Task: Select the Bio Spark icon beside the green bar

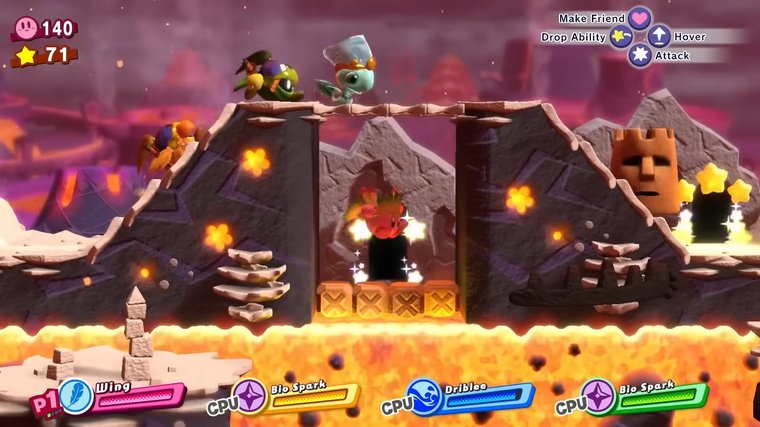Action: [599, 397]
